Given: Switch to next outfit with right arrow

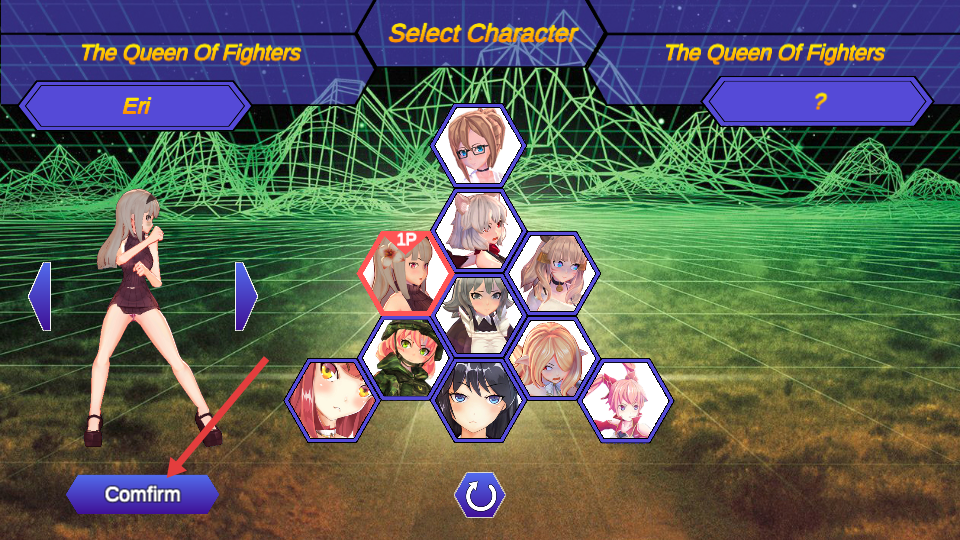Looking at the screenshot, I should click(246, 296).
